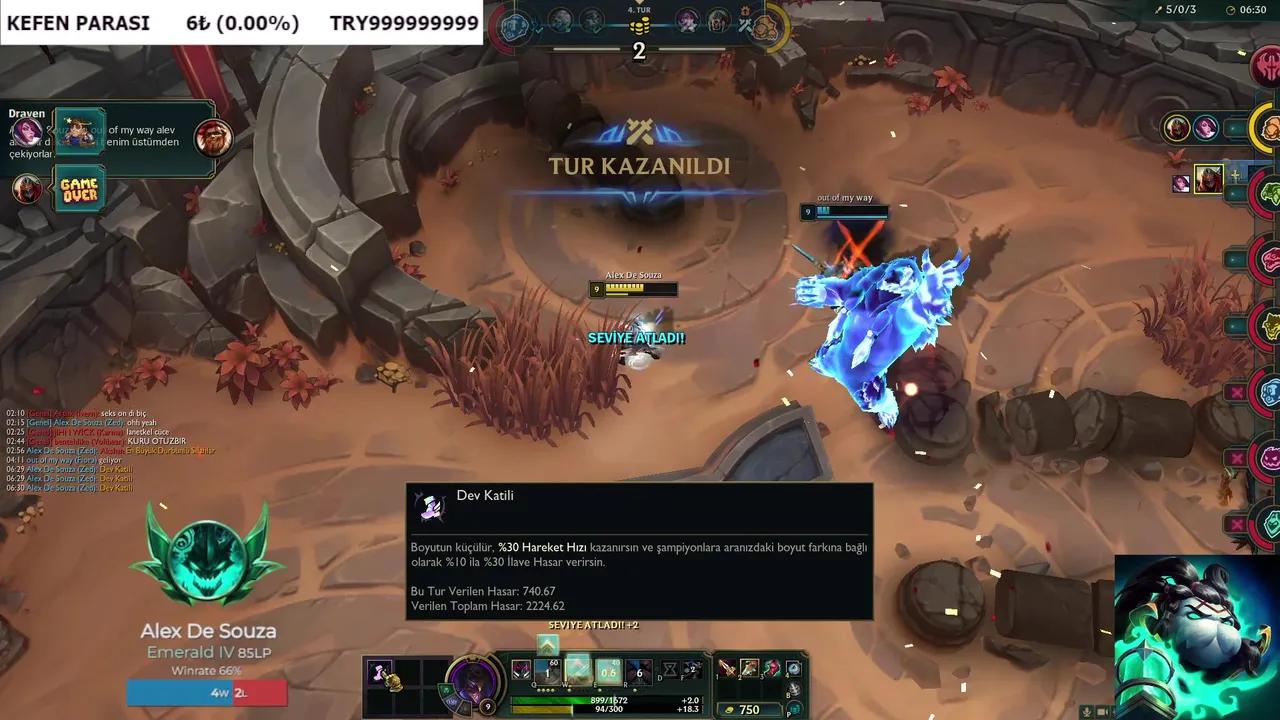
Task: Click the gold coin icon next to 750
Action: [x=728, y=709]
